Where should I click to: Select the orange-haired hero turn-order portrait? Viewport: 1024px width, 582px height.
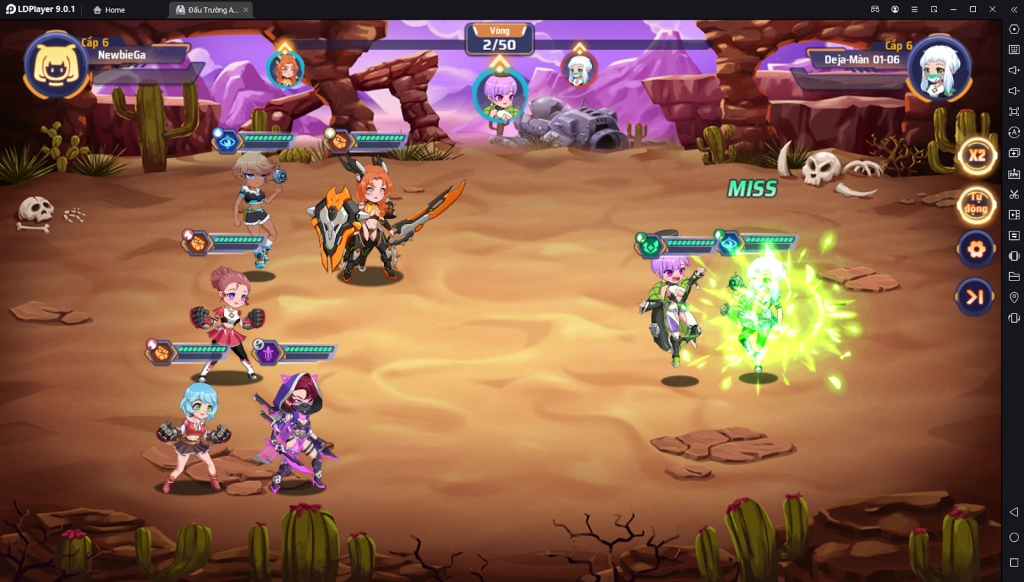[x=285, y=69]
